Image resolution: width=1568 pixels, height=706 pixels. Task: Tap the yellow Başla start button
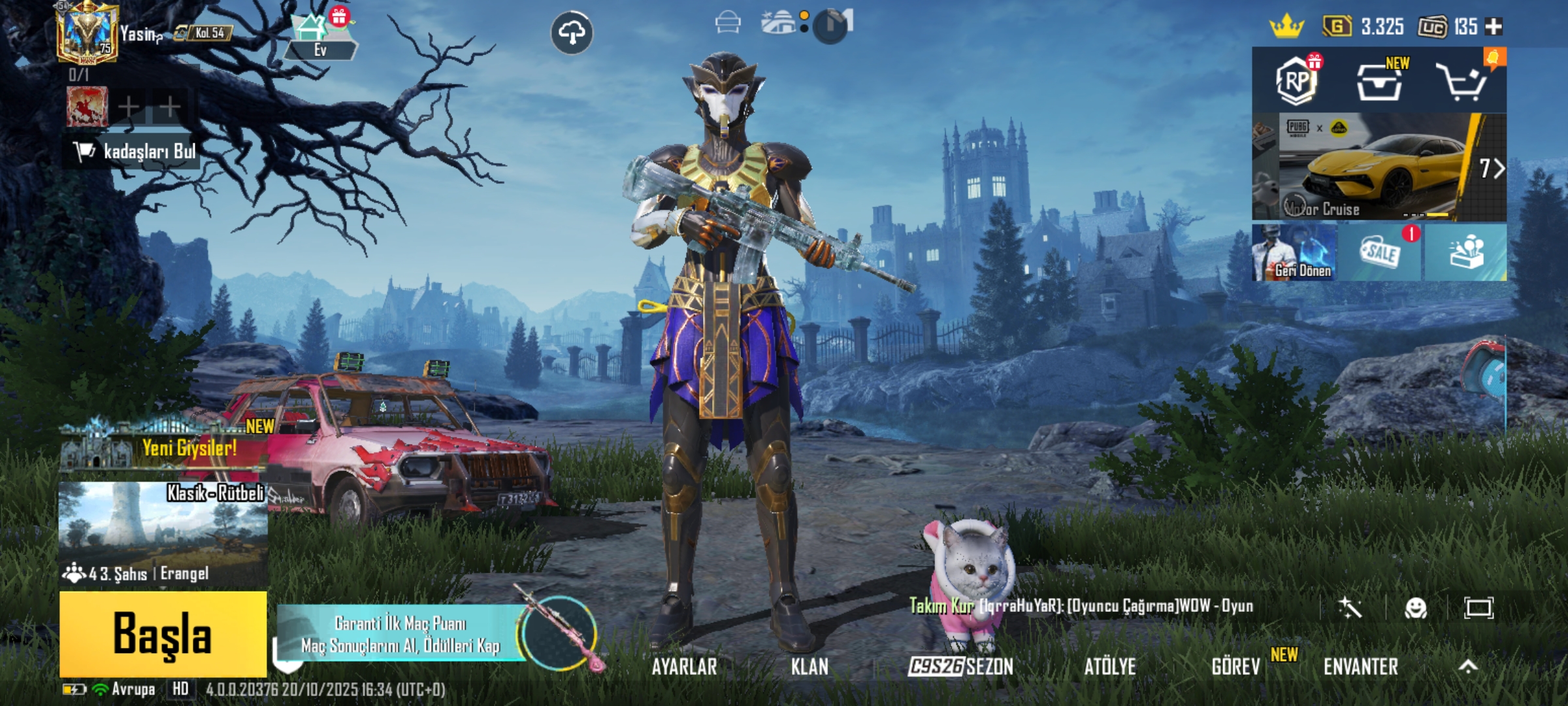(163, 633)
